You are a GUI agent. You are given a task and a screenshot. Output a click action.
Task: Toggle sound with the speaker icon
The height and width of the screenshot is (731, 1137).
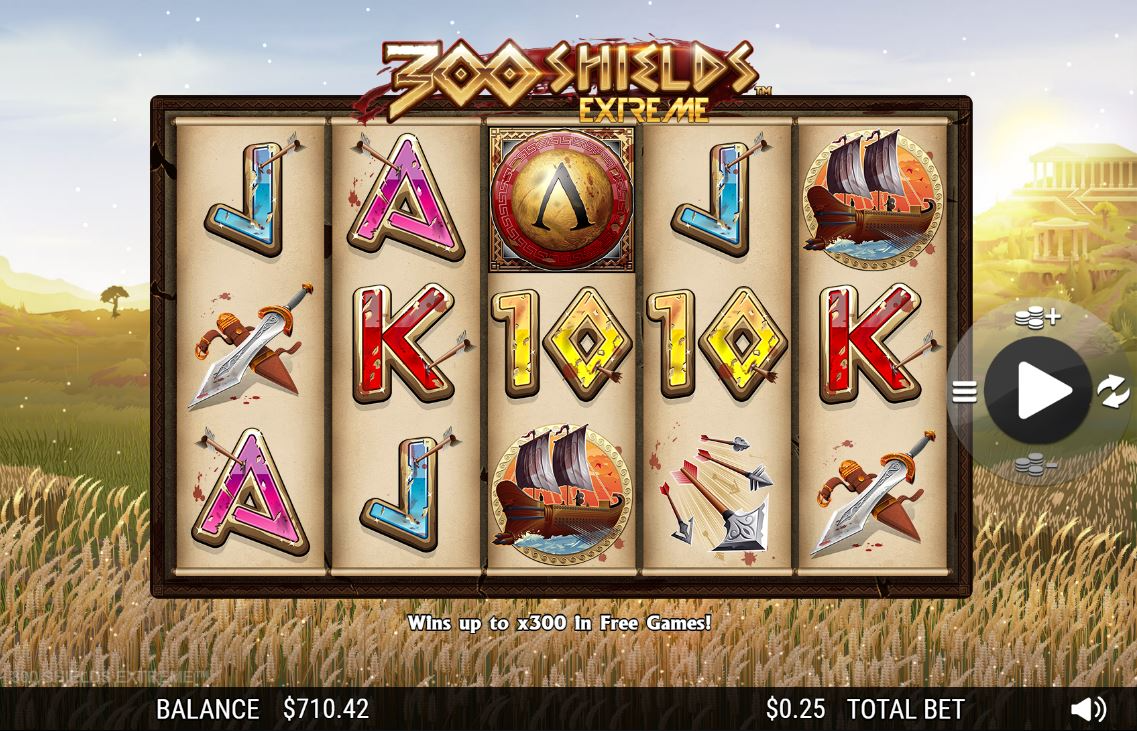pos(1088,709)
